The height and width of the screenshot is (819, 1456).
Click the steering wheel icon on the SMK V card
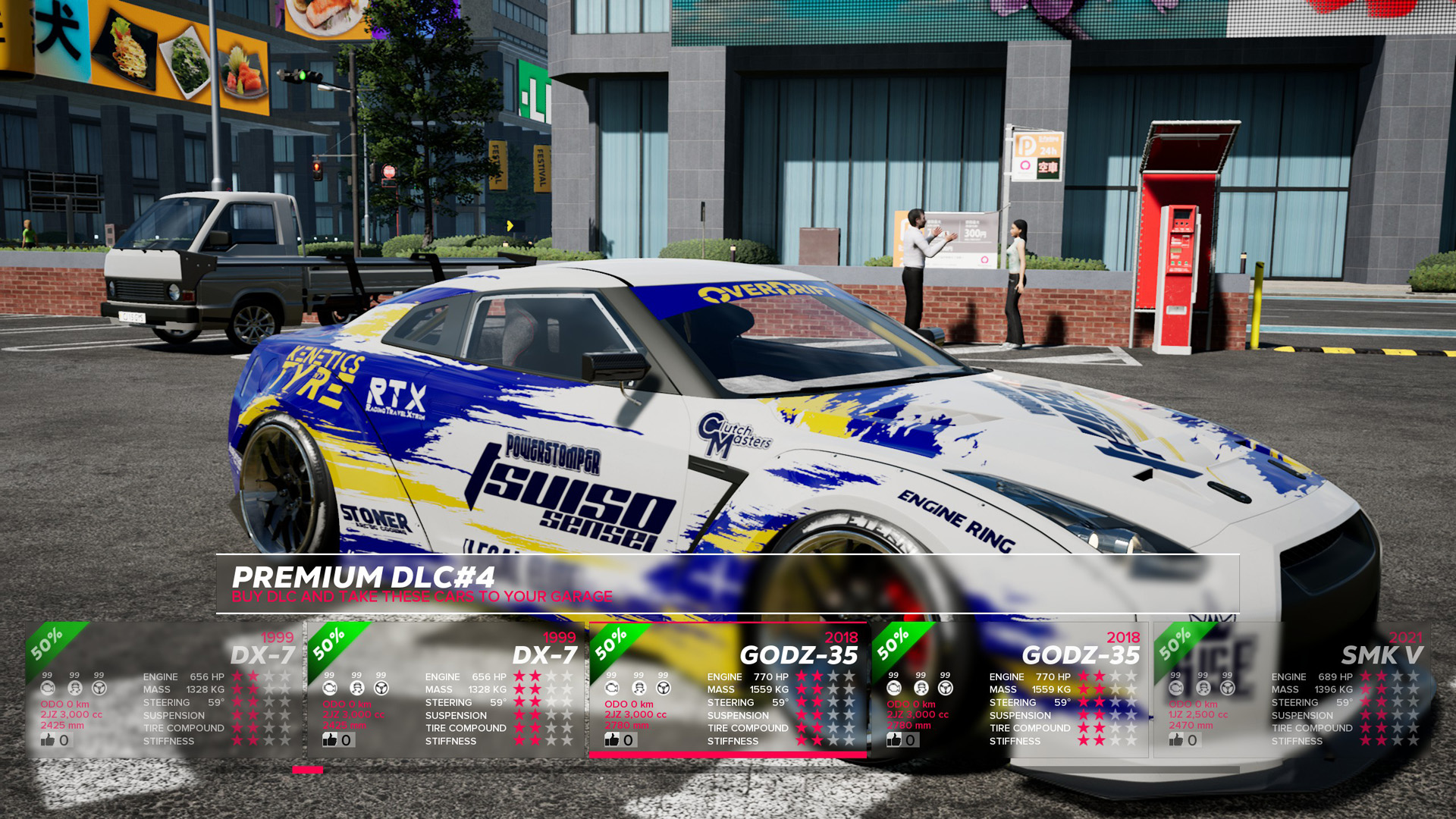click(x=1227, y=688)
